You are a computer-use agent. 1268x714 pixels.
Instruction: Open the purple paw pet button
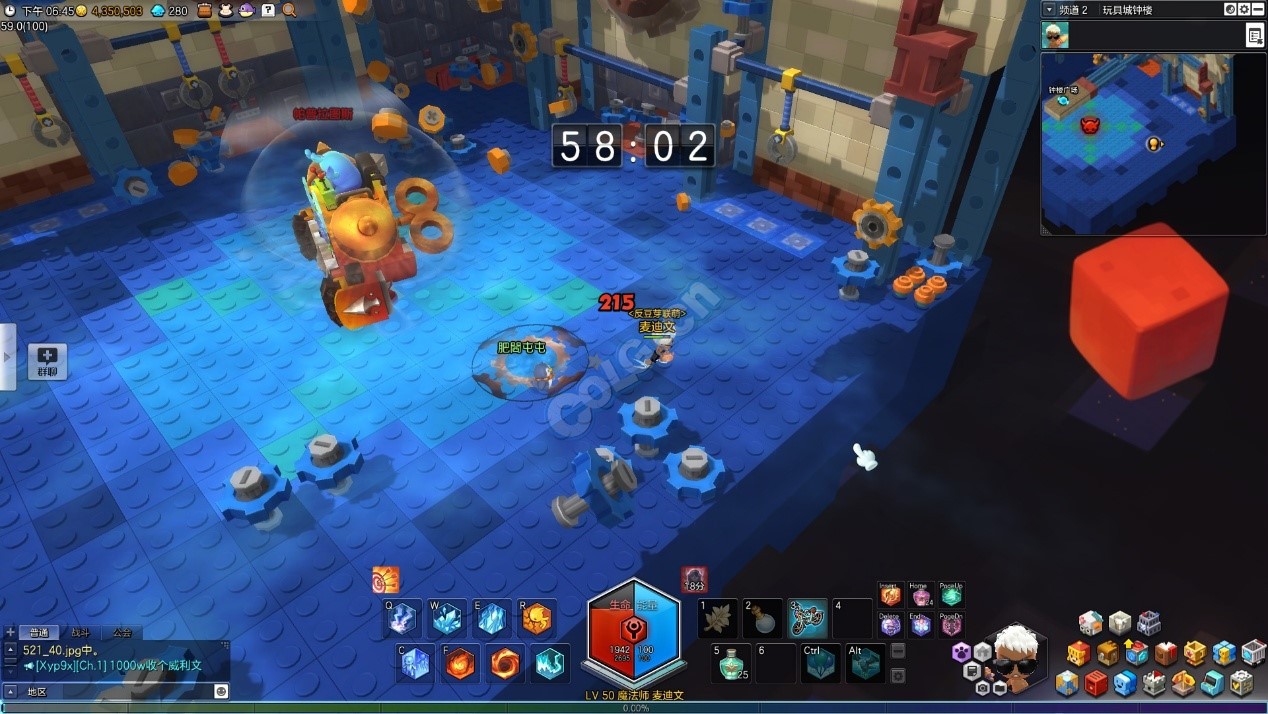962,652
